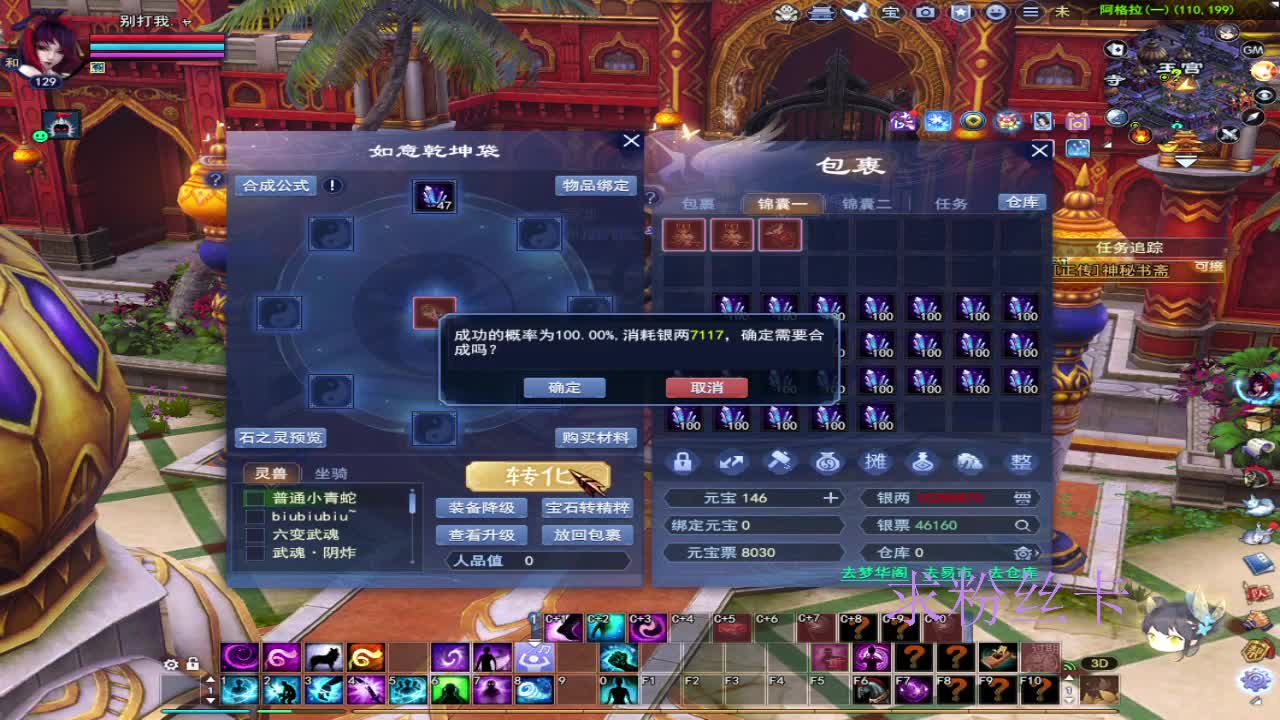Expand the exclamation info beside 合成公式
The image size is (1280, 720).
pyautogui.click(x=331, y=185)
